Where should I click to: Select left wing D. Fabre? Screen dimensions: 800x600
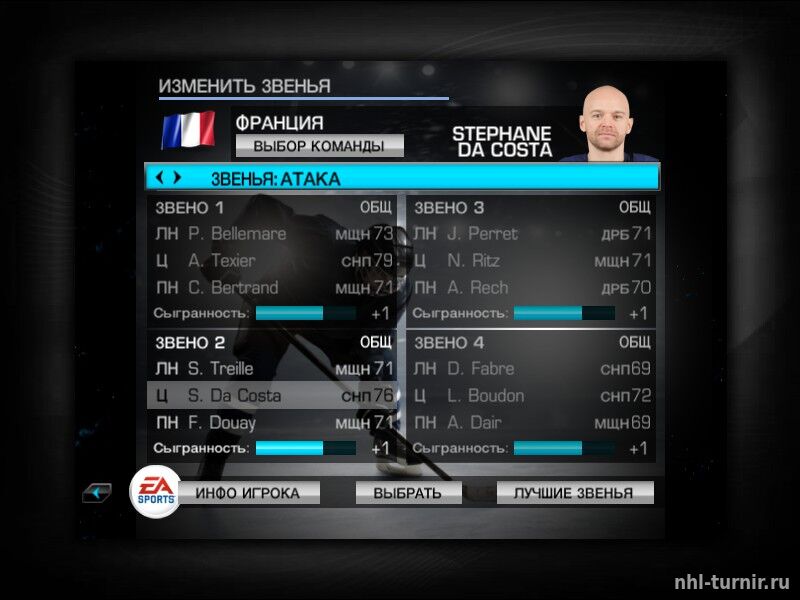[x=531, y=369]
